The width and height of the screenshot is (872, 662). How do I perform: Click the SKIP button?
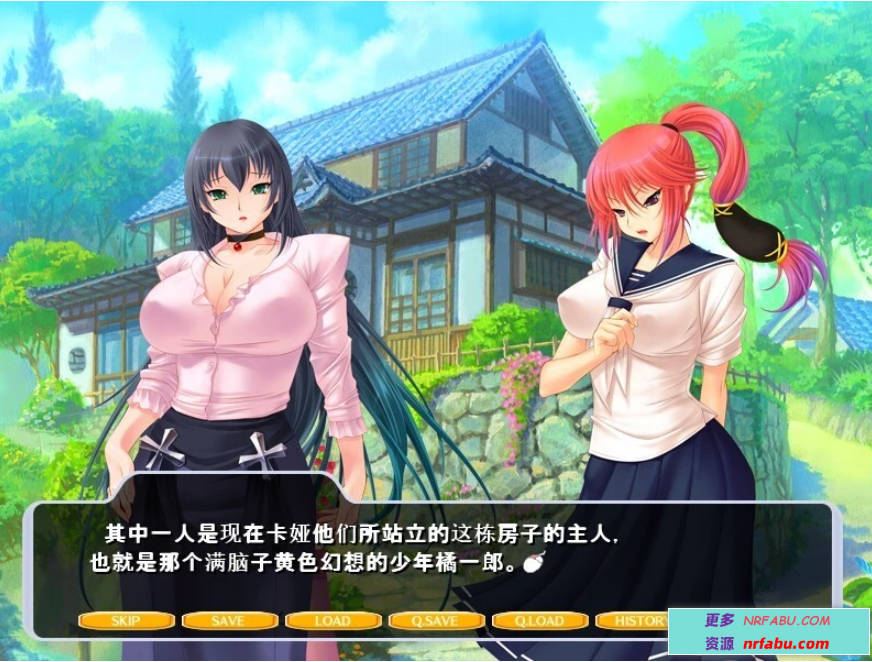coord(126,621)
